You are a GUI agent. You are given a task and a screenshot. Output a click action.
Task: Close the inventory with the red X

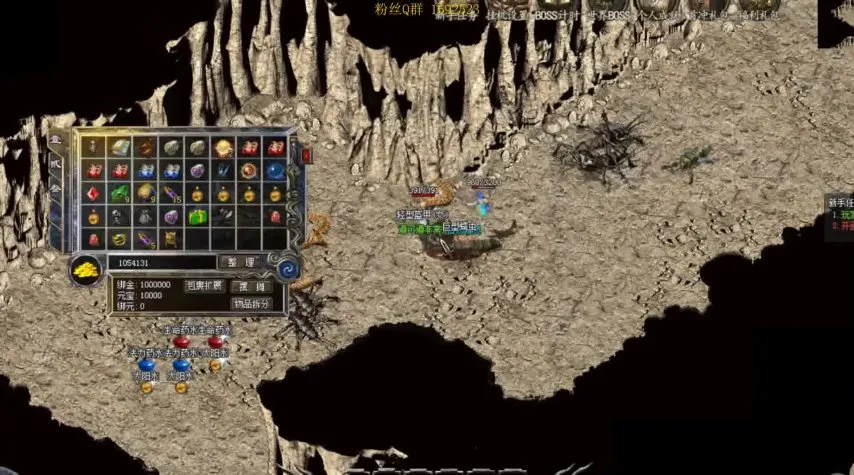click(306, 156)
